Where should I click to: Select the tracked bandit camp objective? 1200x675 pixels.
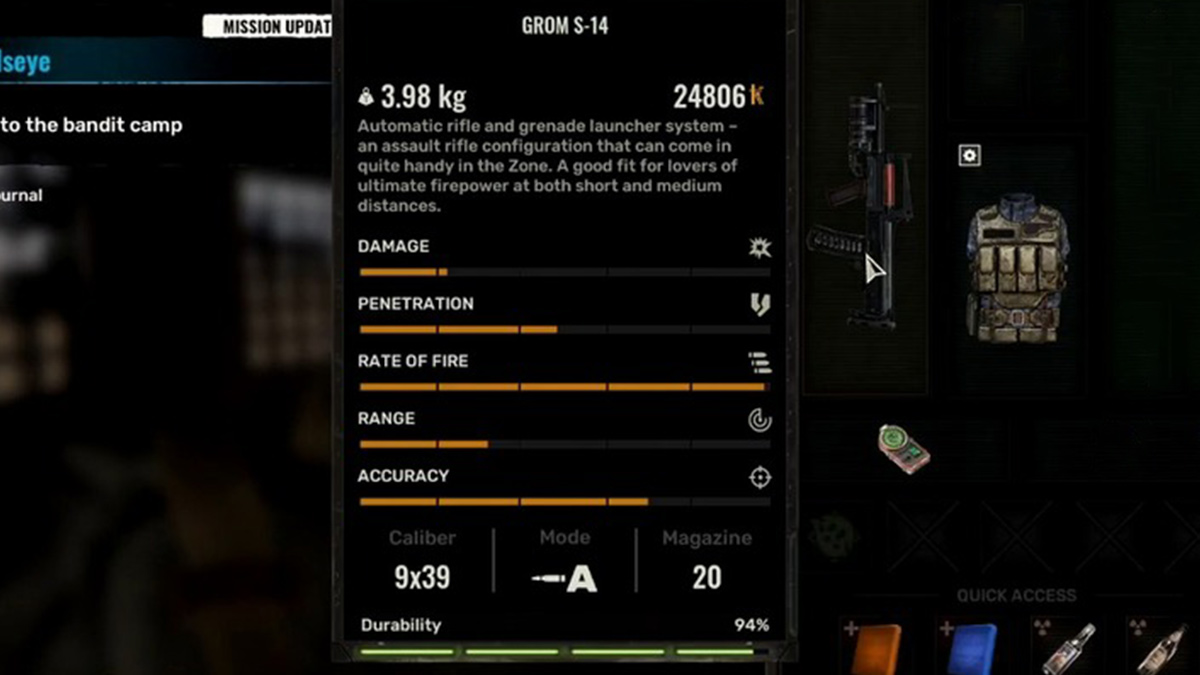tap(92, 126)
